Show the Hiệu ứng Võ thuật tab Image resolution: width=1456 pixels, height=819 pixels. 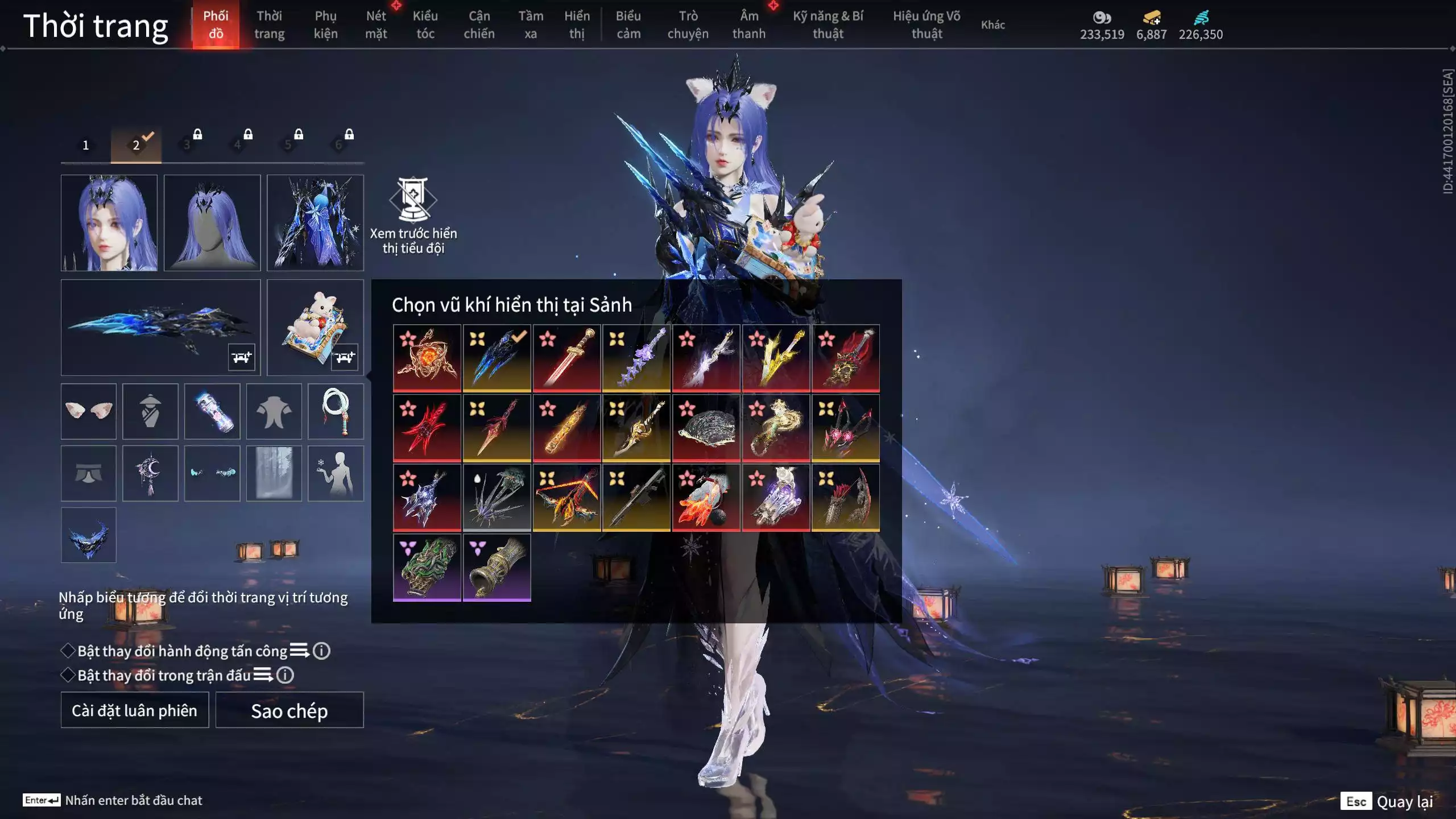(926, 24)
